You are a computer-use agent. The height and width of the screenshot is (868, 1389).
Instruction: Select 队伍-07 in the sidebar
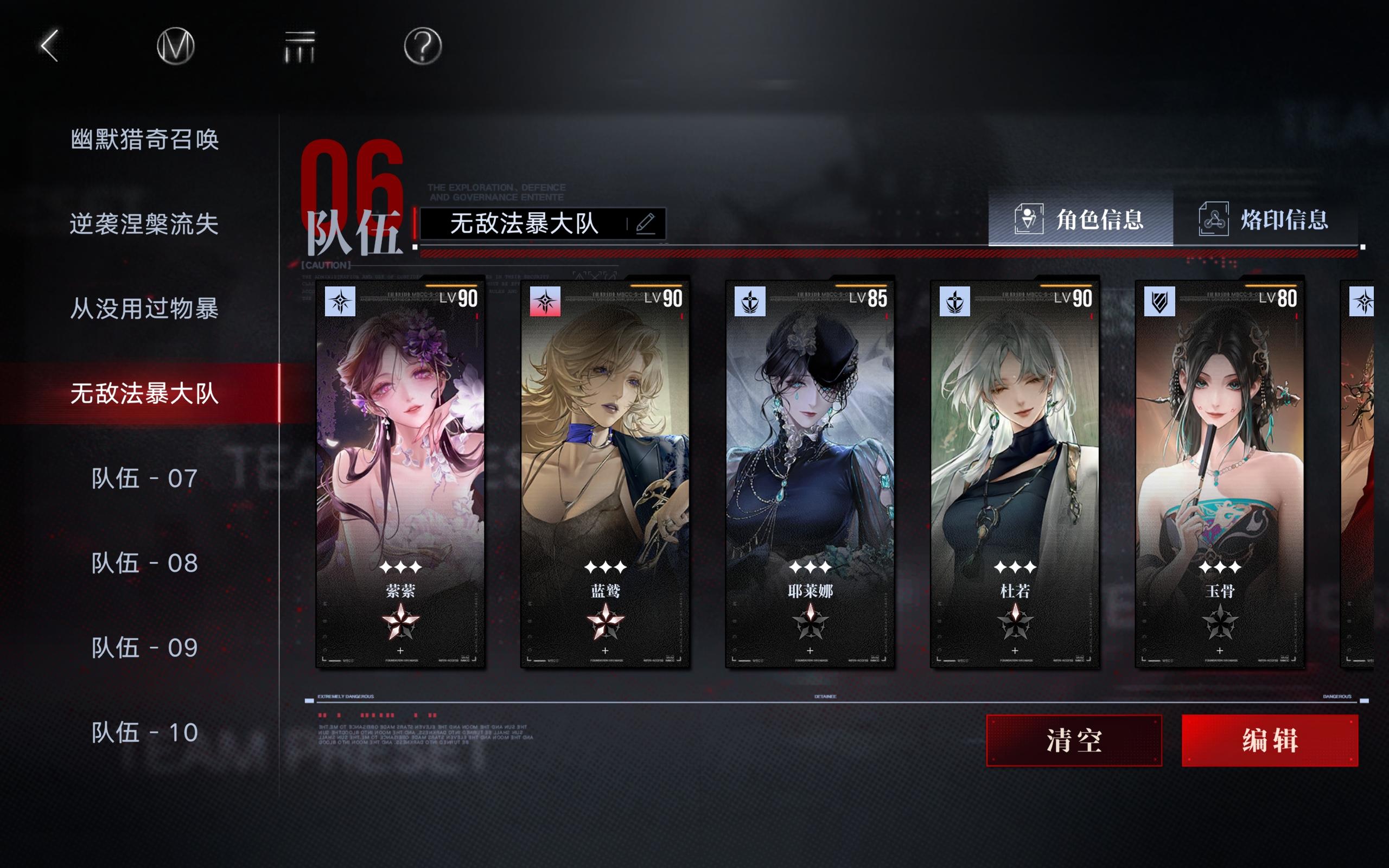pyautogui.click(x=143, y=479)
